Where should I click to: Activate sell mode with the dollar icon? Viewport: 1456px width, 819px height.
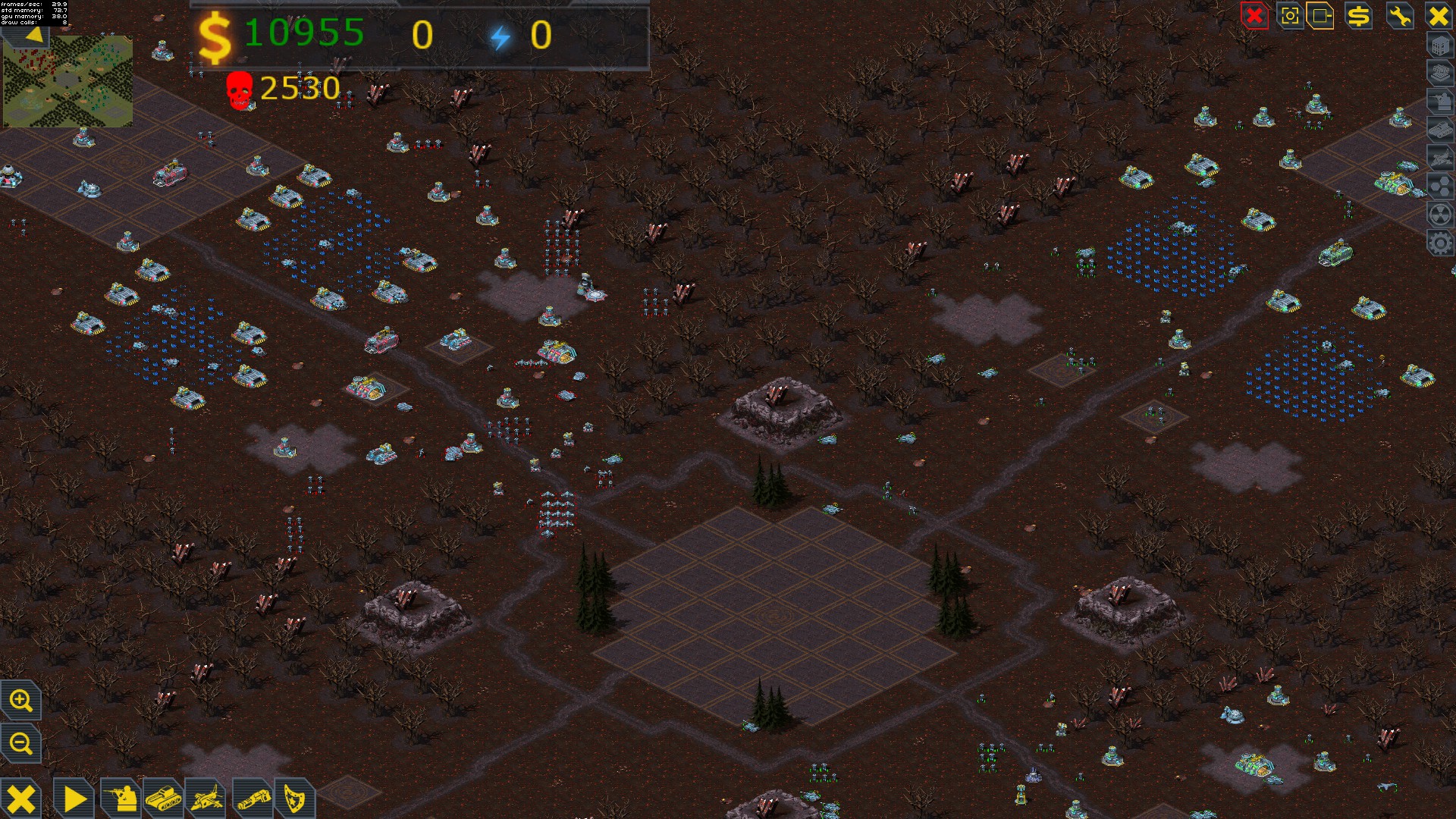[x=1358, y=17]
